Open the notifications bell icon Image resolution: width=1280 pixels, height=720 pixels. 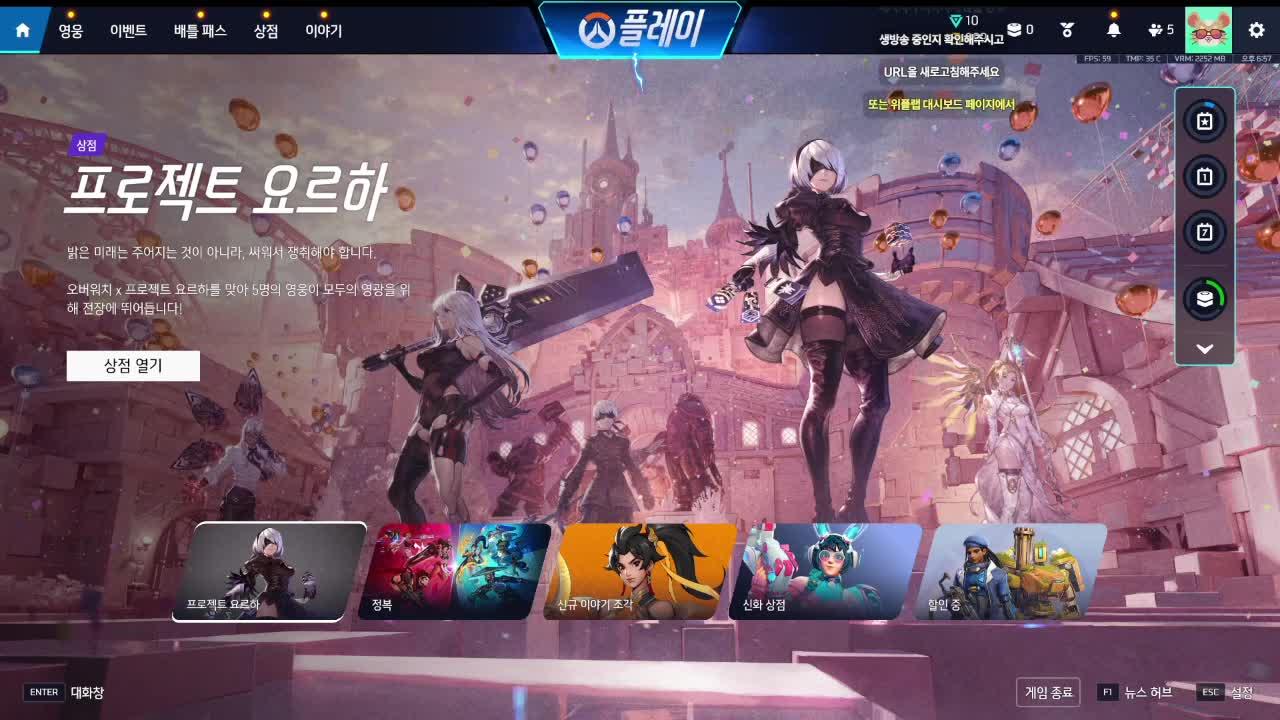point(1114,30)
